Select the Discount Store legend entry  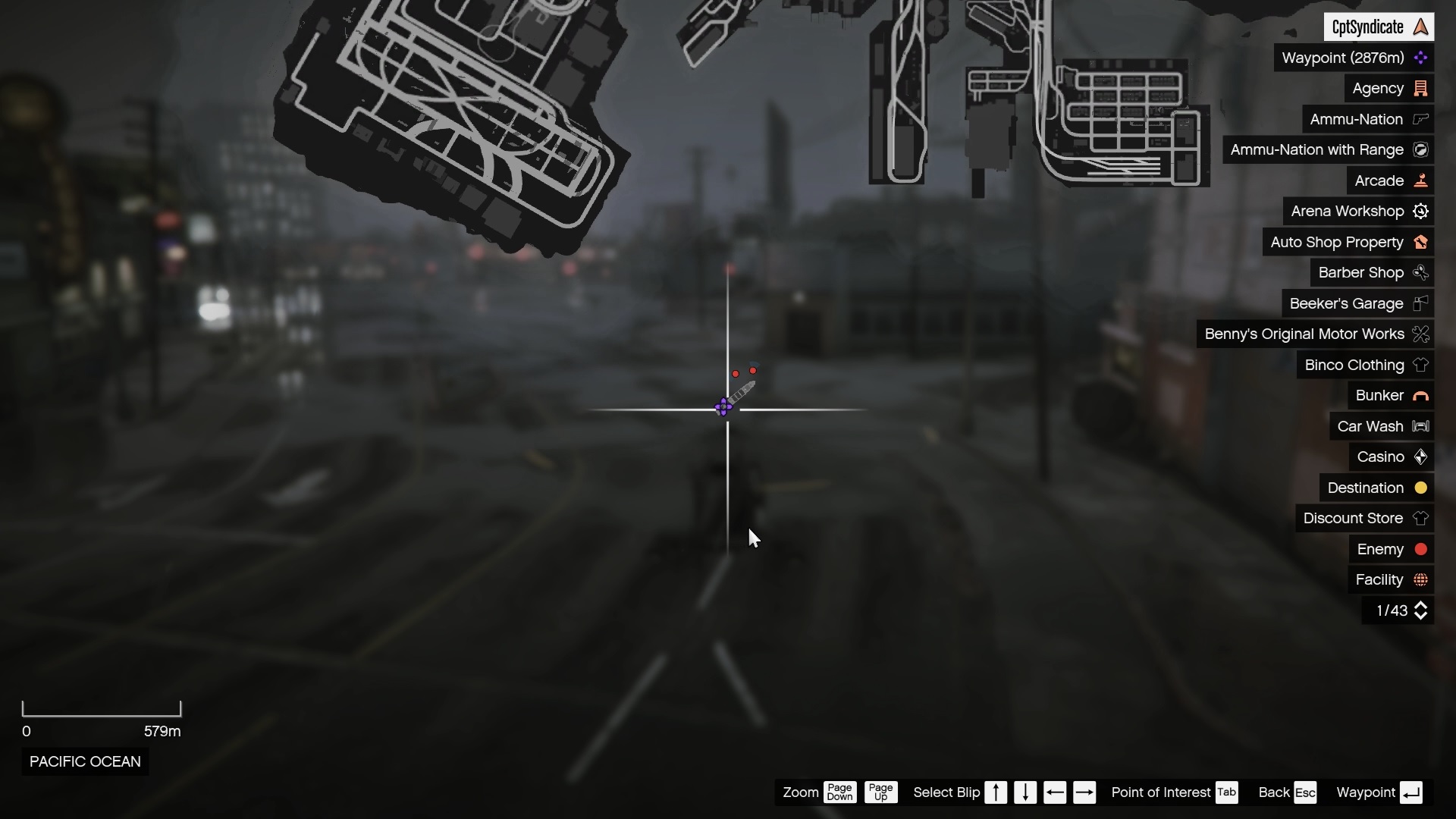pyautogui.click(x=1353, y=518)
